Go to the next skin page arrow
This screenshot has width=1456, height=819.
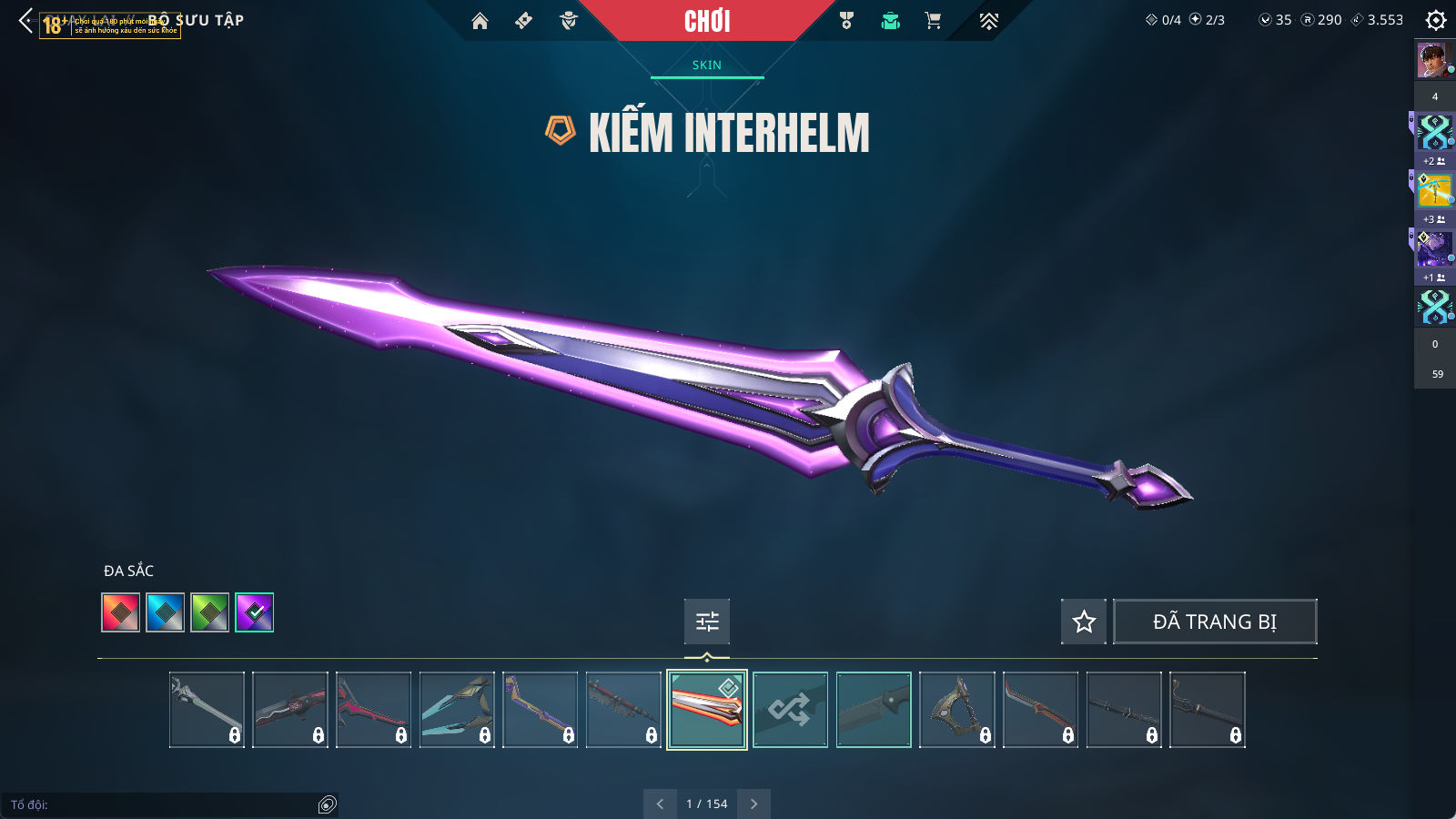point(753,804)
